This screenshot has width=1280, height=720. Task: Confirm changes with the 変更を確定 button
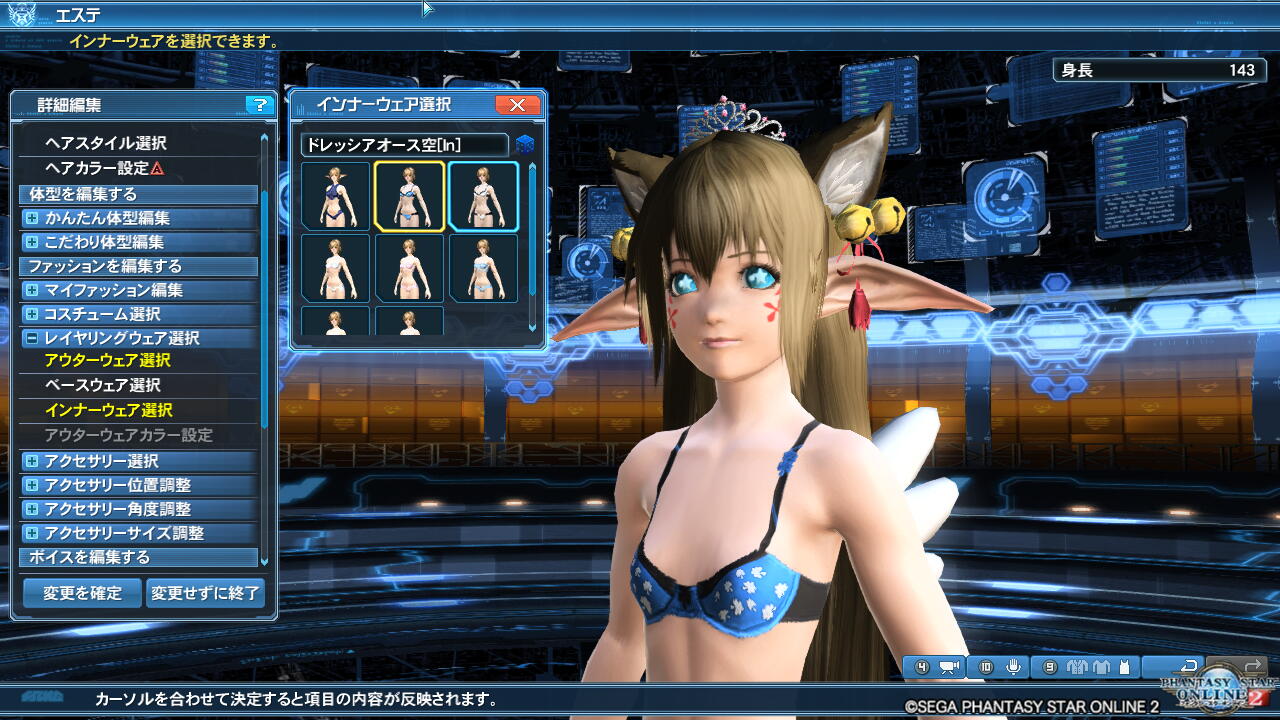(x=82, y=593)
